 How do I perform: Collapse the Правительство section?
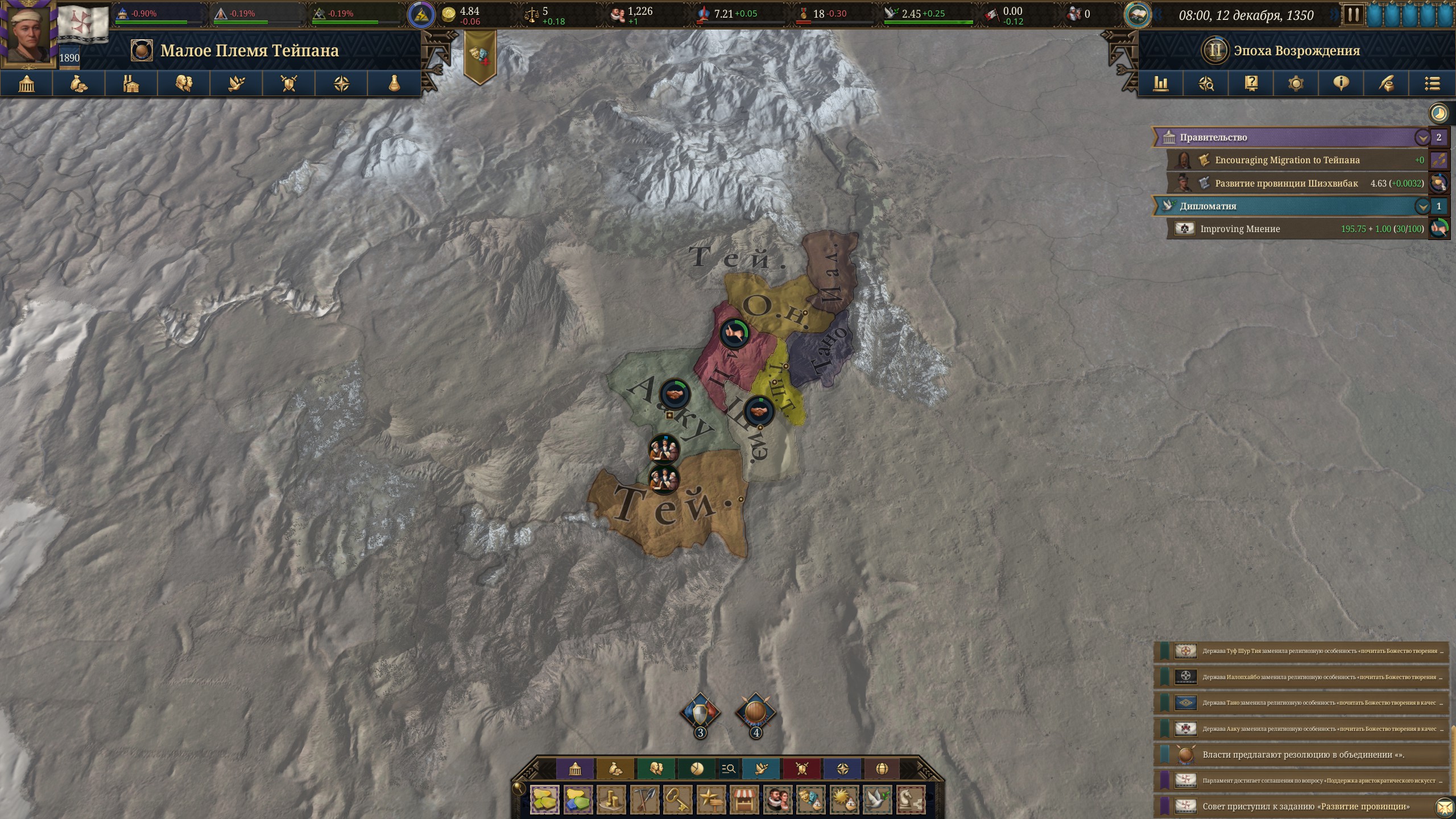pos(1422,138)
